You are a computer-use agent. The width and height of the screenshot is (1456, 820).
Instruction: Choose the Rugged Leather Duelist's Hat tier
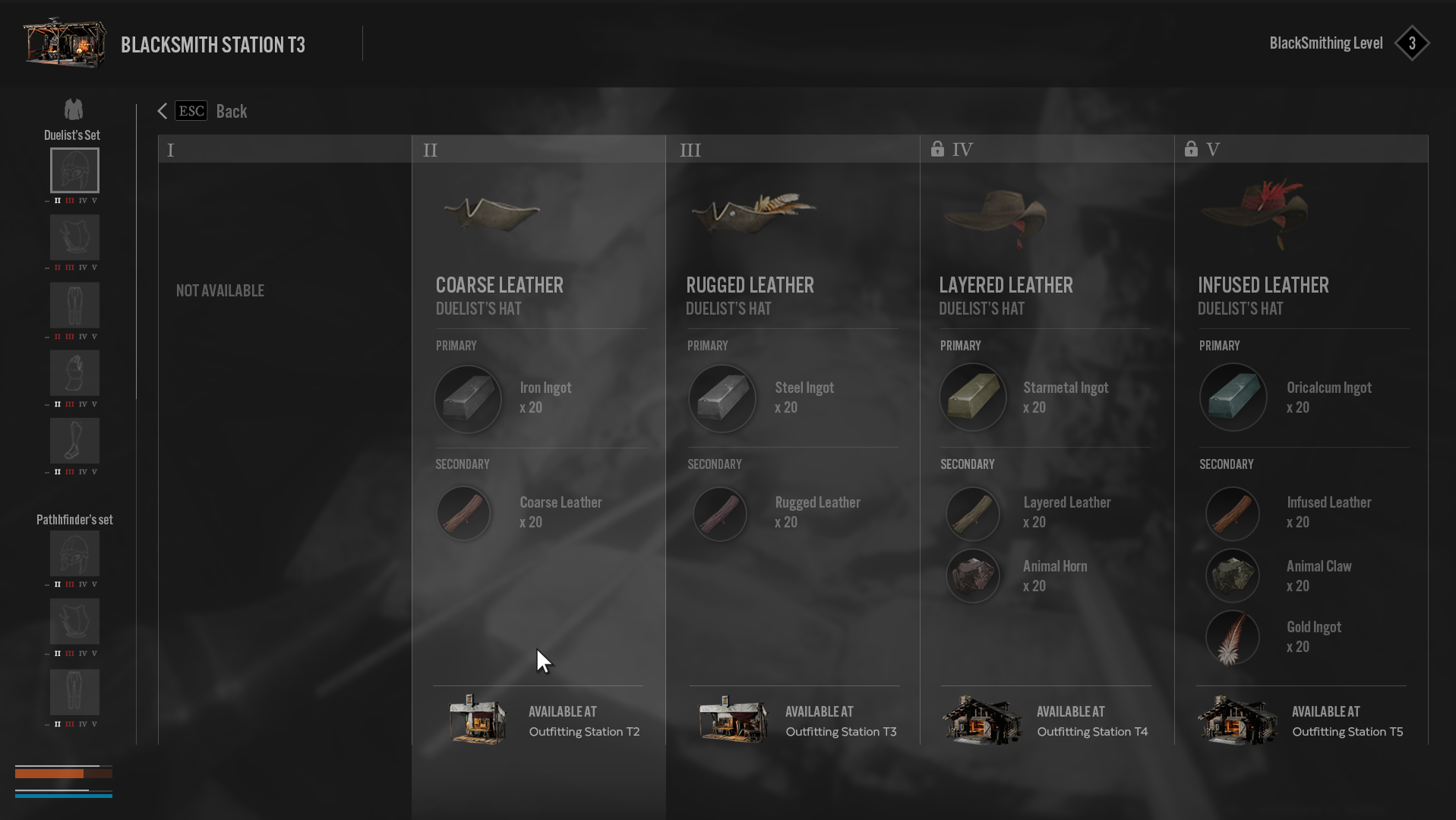tap(750, 286)
